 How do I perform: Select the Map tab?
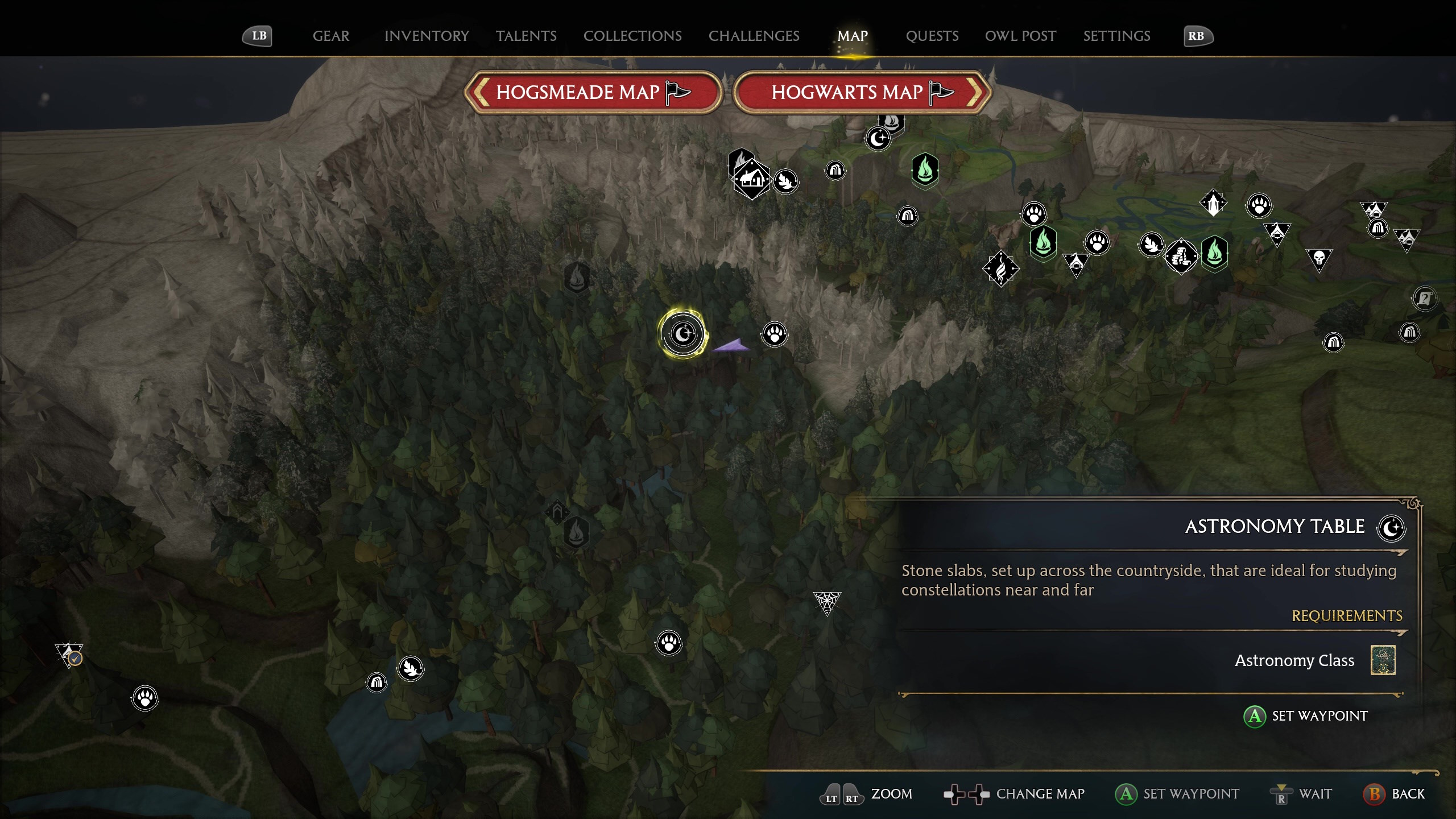coord(852,36)
